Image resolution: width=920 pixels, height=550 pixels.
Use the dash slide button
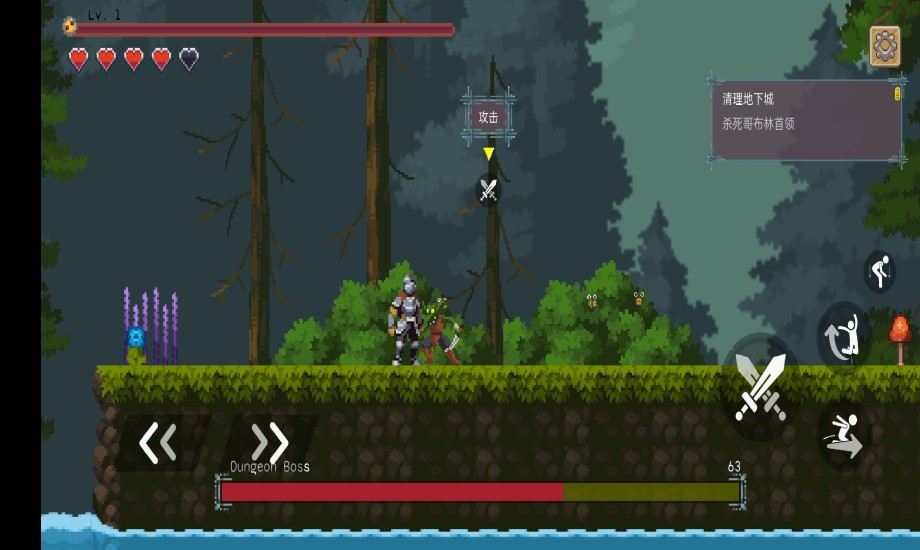(x=843, y=436)
